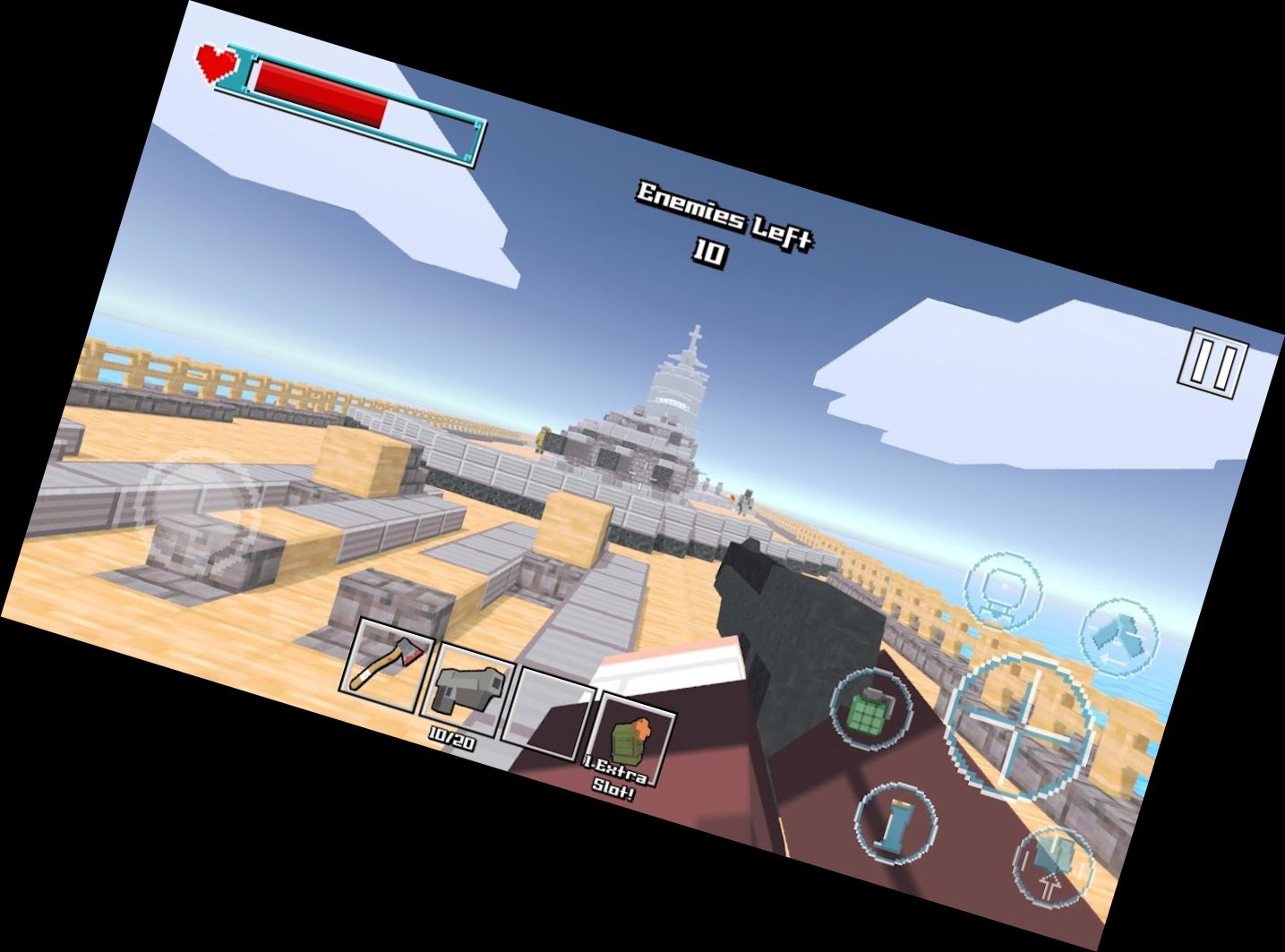This screenshot has height=952, width=1285.
Task: Click the heart icon beside the health bar
Action: 215,63
